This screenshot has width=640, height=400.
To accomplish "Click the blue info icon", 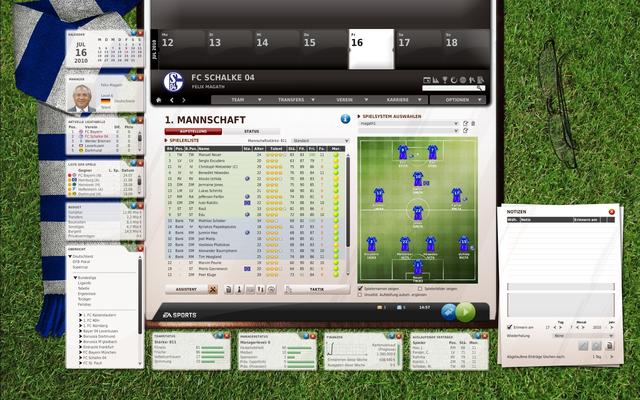I will point(345,119).
